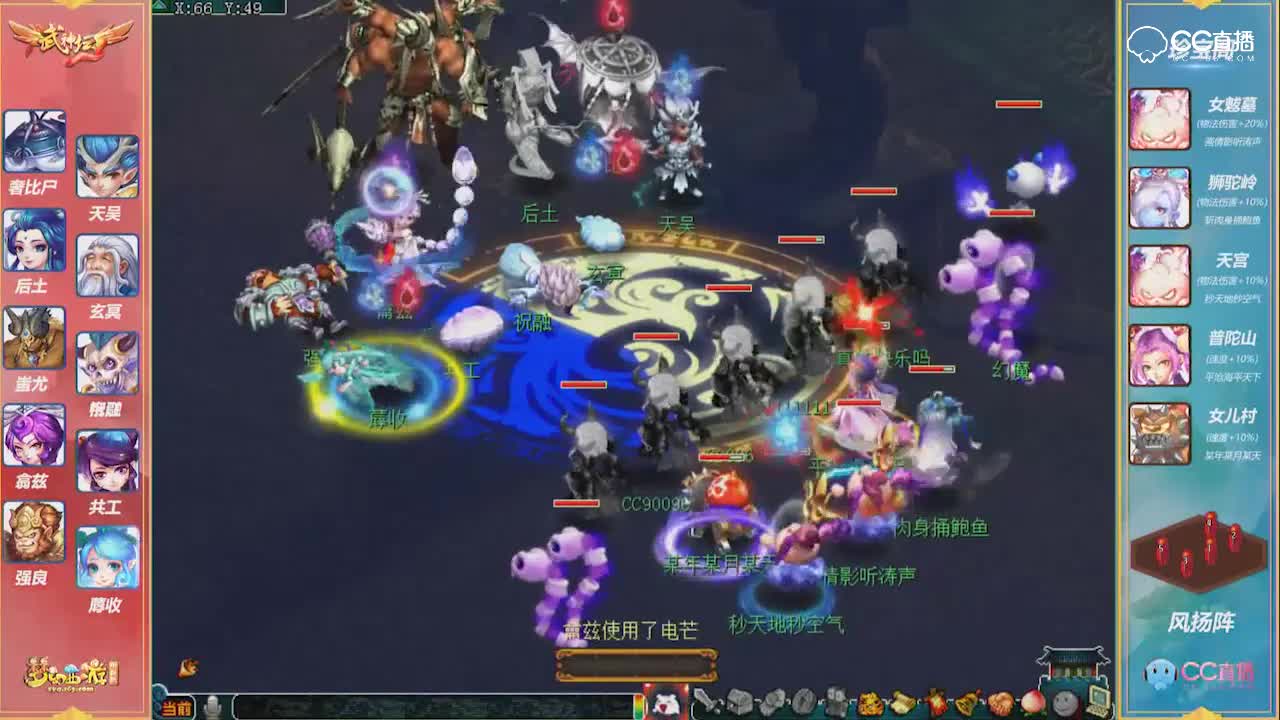Select the 狮驼岭 buff icon
Image resolution: width=1280 pixels, height=720 pixels.
pos(1160,197)
